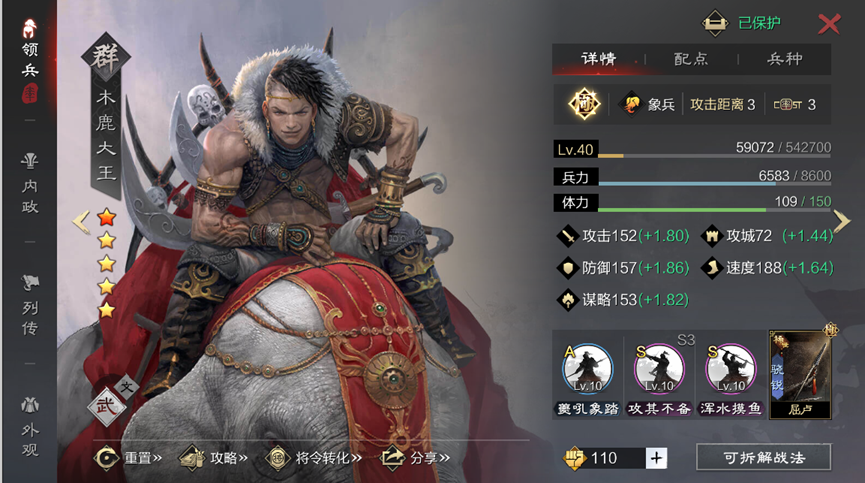
Task: Open 外观 appearance section
Action: coord(29,427)
